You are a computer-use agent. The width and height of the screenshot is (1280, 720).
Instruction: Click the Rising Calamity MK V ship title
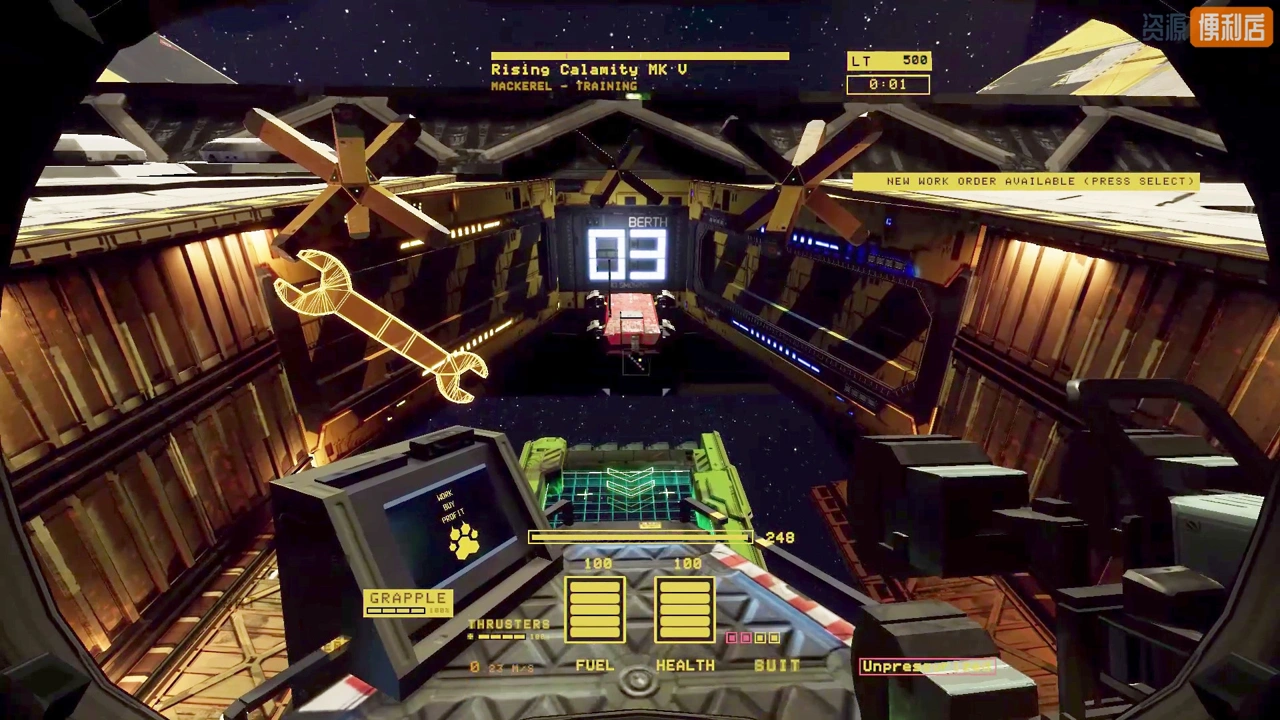click(x=589, y=70)
